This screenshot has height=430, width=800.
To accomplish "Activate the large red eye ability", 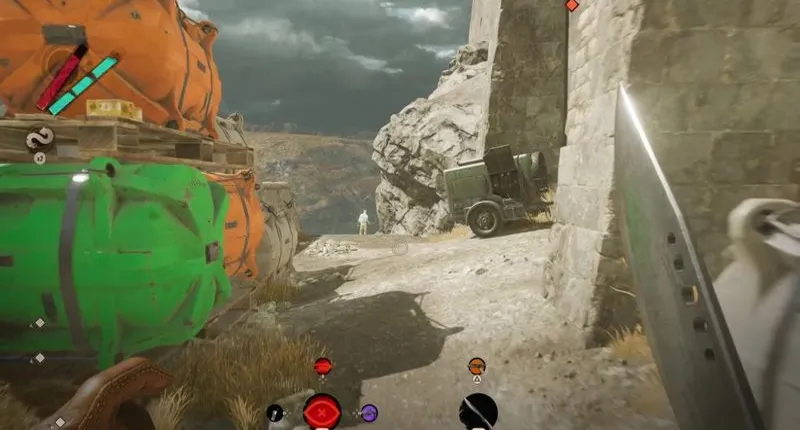I will [322, 411].
